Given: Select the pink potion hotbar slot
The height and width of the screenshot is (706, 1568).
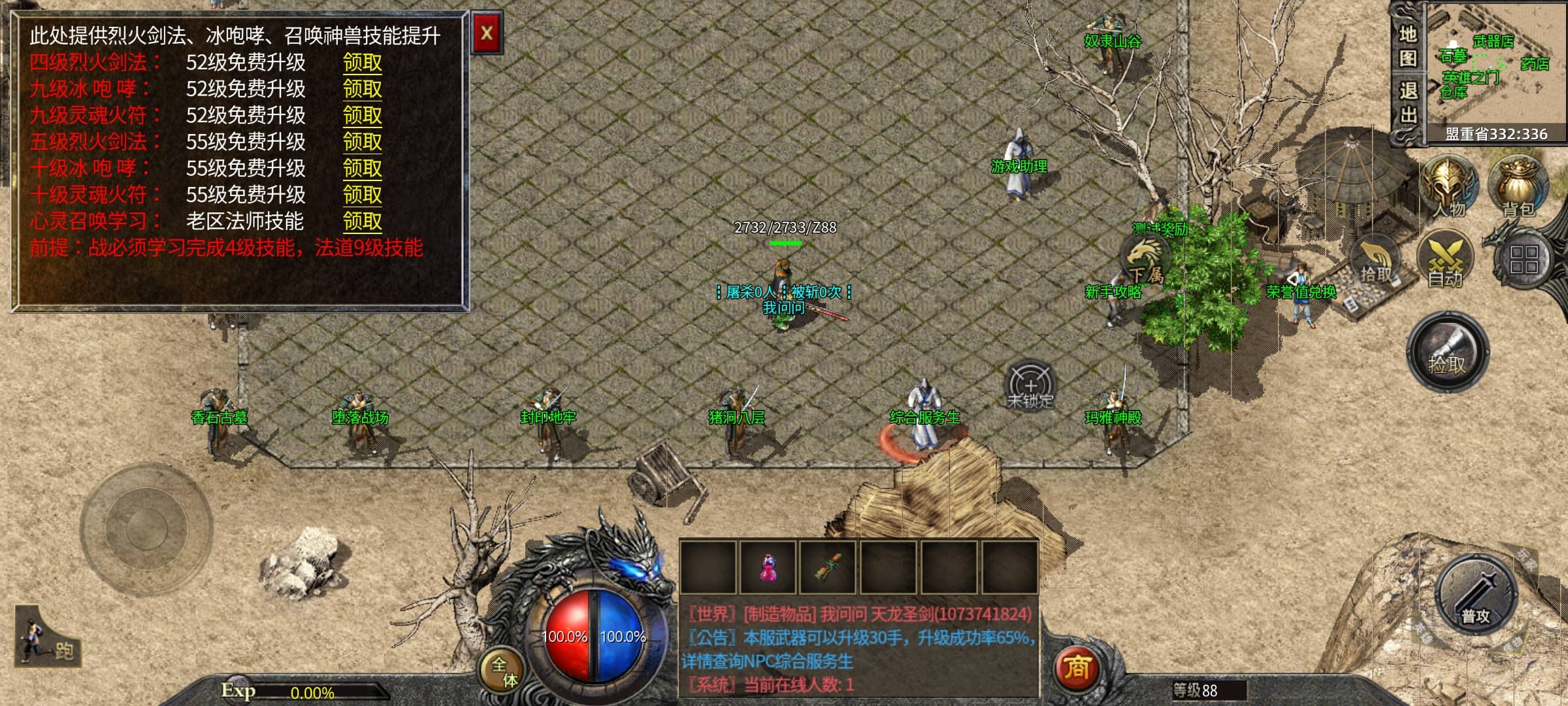Looking at the screenshot, I should [768, 567].
